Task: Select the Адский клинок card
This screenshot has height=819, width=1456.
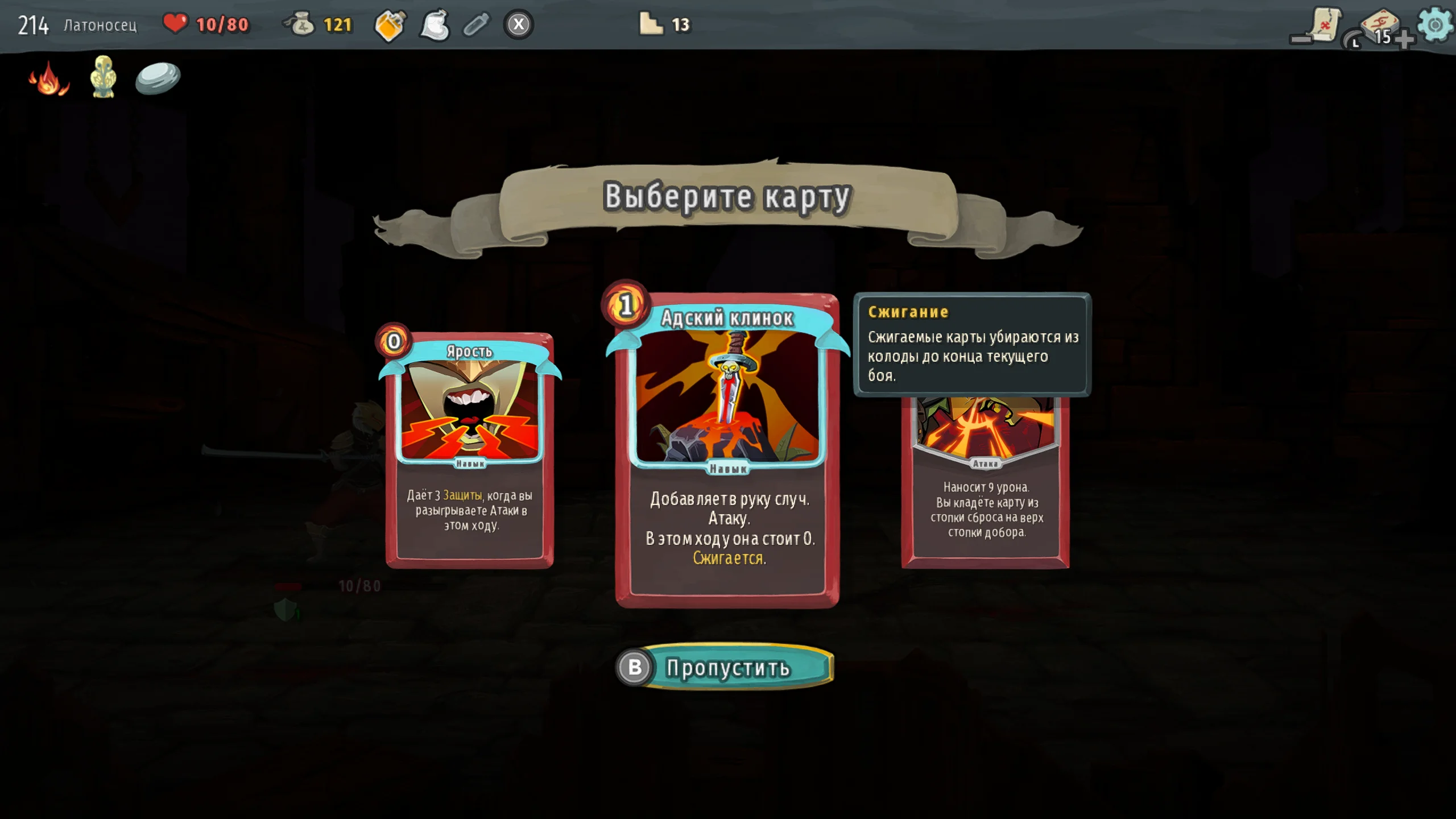Action: pyautogui.click(x=727, y=449)
